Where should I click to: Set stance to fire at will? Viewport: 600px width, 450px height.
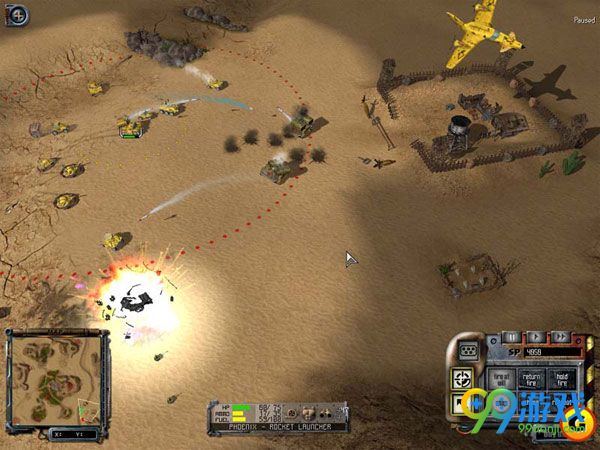[x=502, y=377]
